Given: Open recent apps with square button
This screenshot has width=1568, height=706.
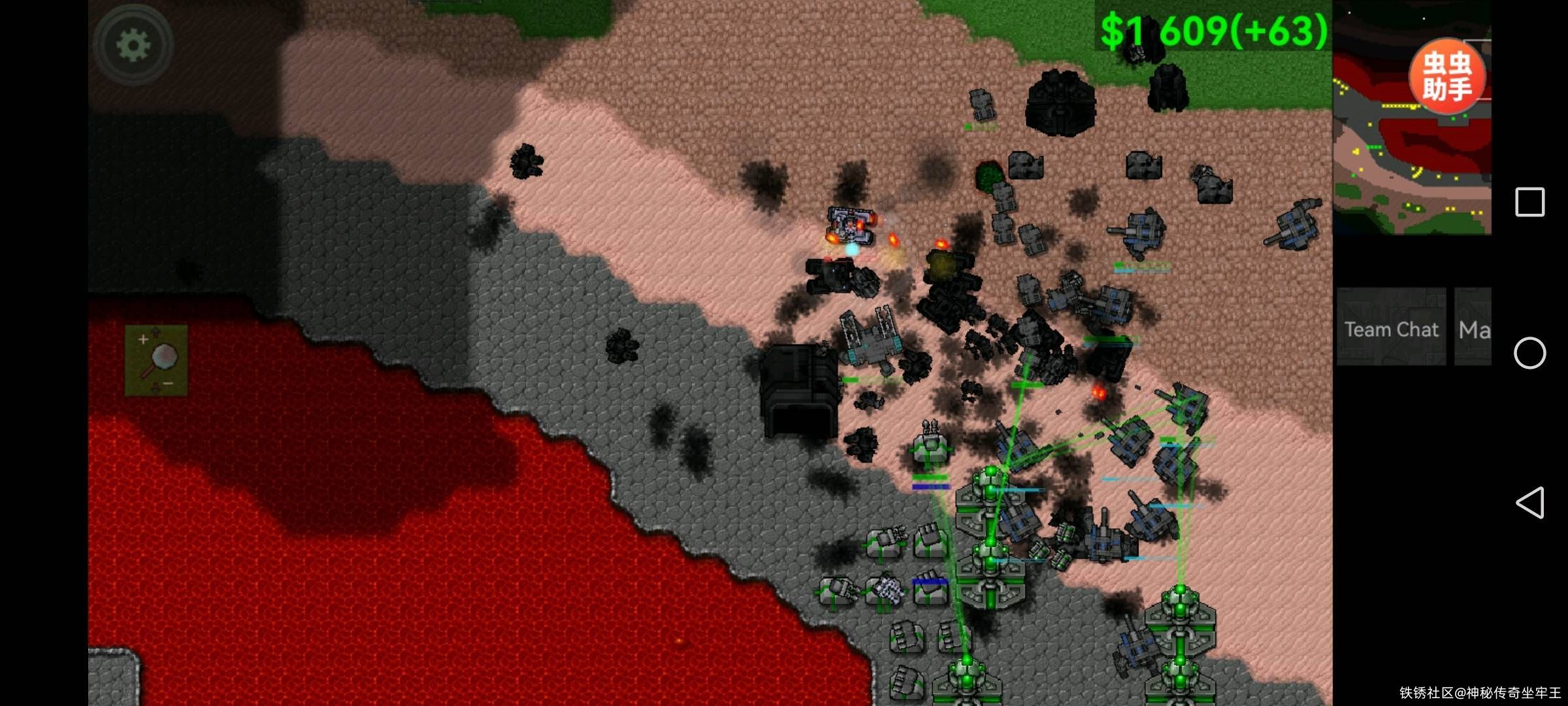Looking at the screenshot, I should [x=1529, y=202].
